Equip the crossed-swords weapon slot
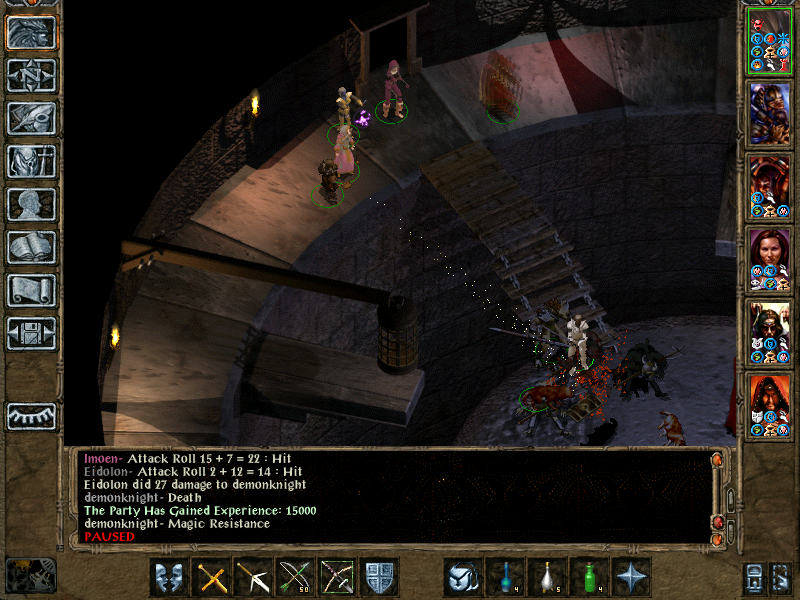Viewport: 800px width, 600px height. click(x=212, y=577)
